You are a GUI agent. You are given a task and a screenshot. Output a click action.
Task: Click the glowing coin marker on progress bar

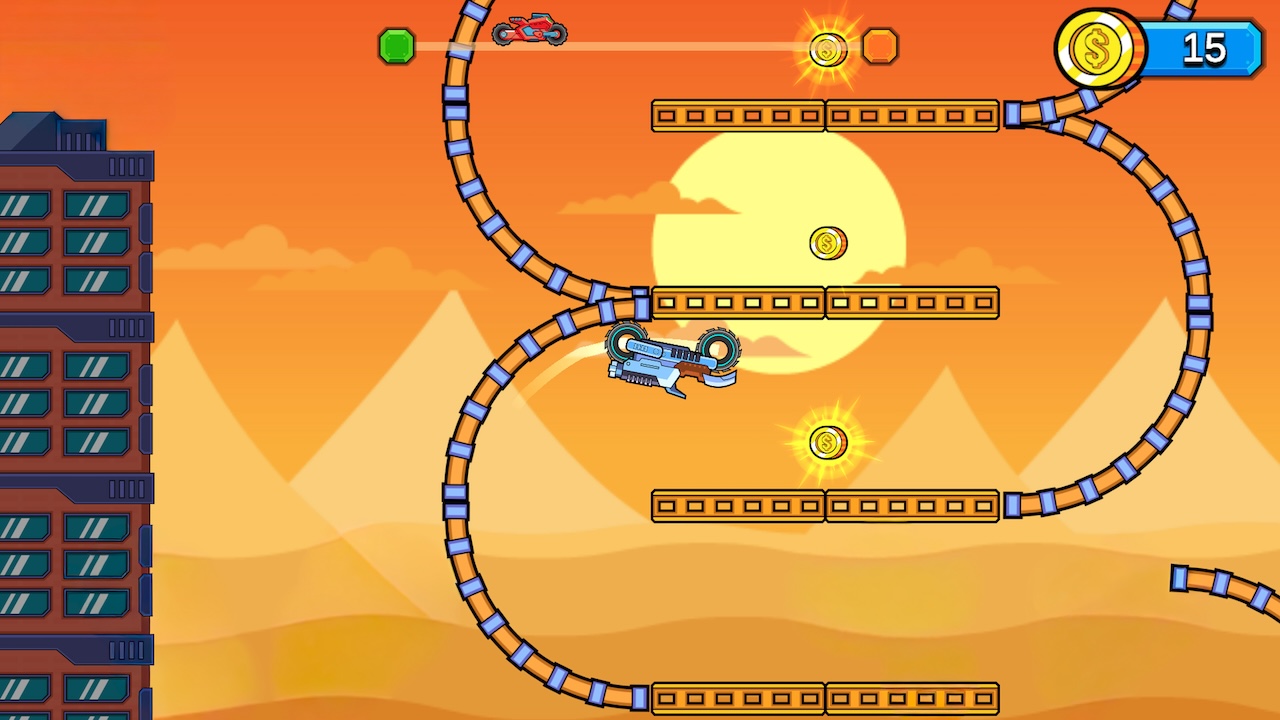pyautogui.click(x=827, y=50)
